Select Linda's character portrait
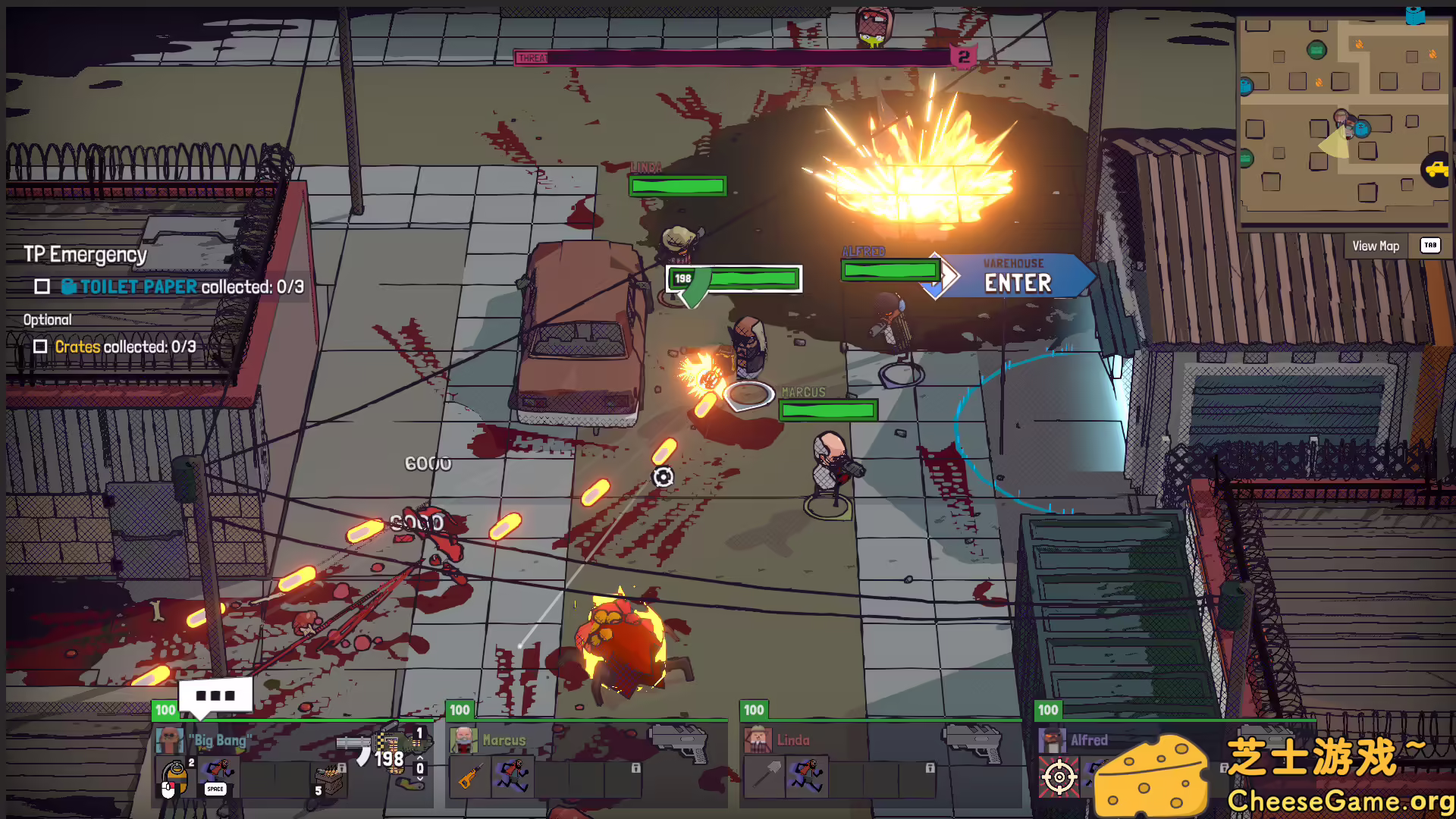The width and height of the screenshot is (1456, 819). click(757, 740)
